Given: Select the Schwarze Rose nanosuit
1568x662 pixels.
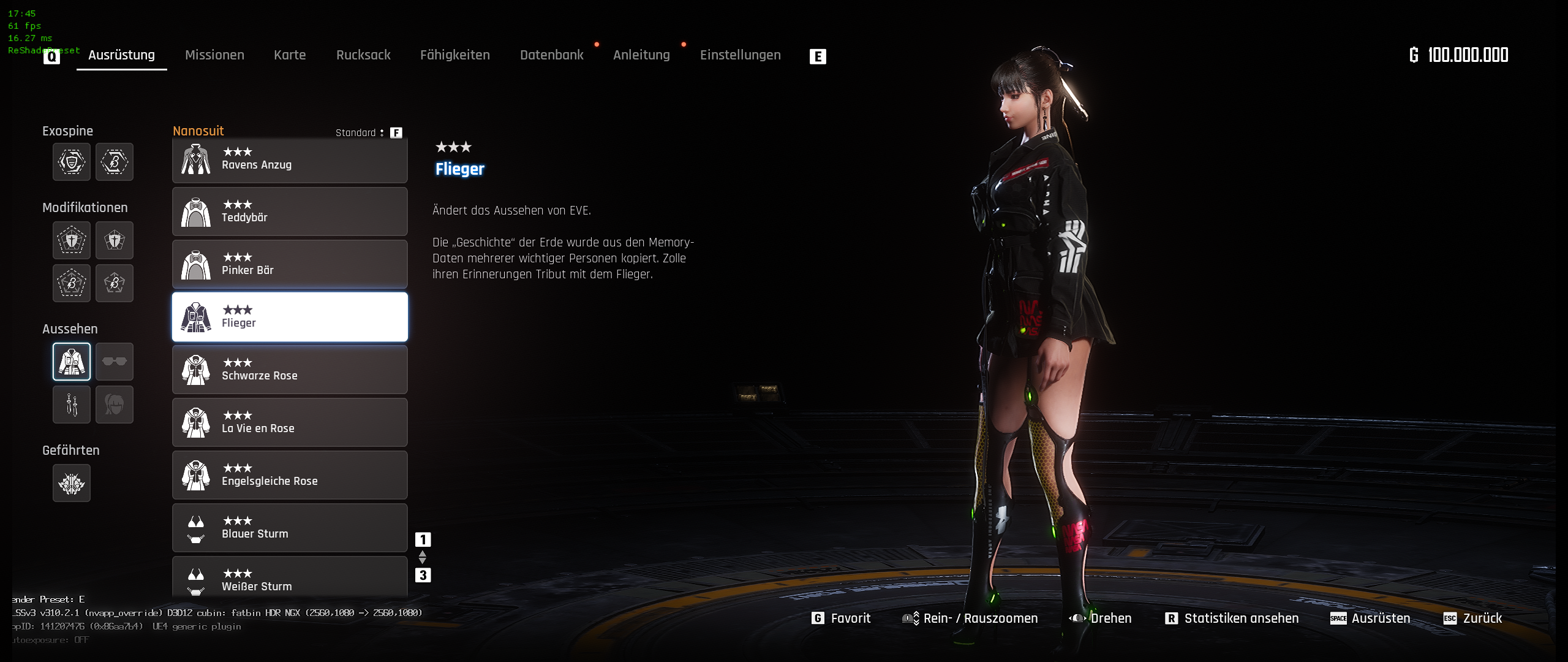Looking at the screenshot, I should [x=290, y=370].
